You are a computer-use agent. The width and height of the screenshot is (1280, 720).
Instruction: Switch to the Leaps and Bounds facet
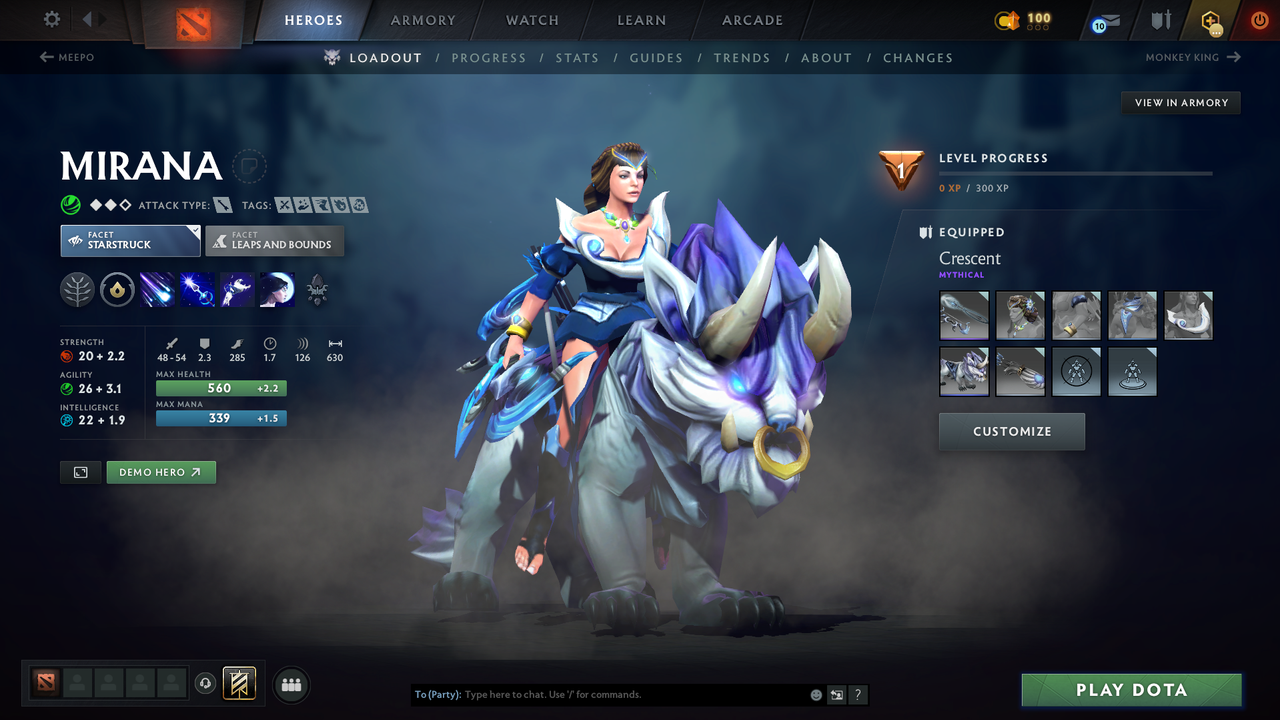pos(275,241)
